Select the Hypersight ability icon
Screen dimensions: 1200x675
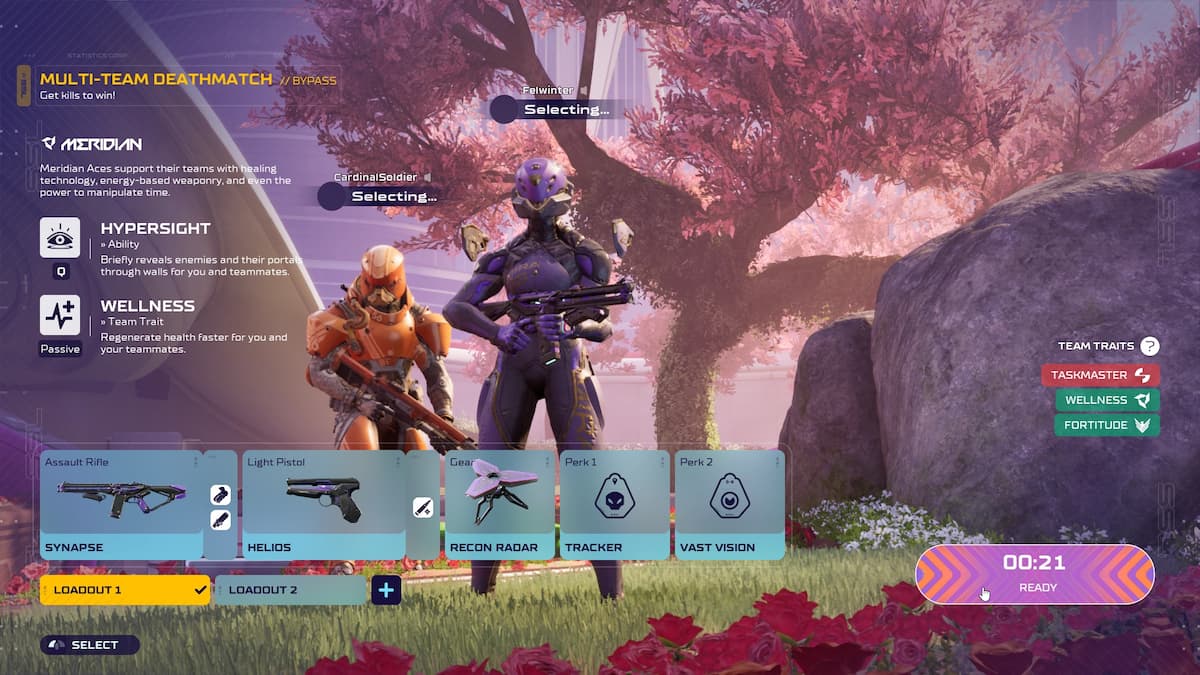60,238
